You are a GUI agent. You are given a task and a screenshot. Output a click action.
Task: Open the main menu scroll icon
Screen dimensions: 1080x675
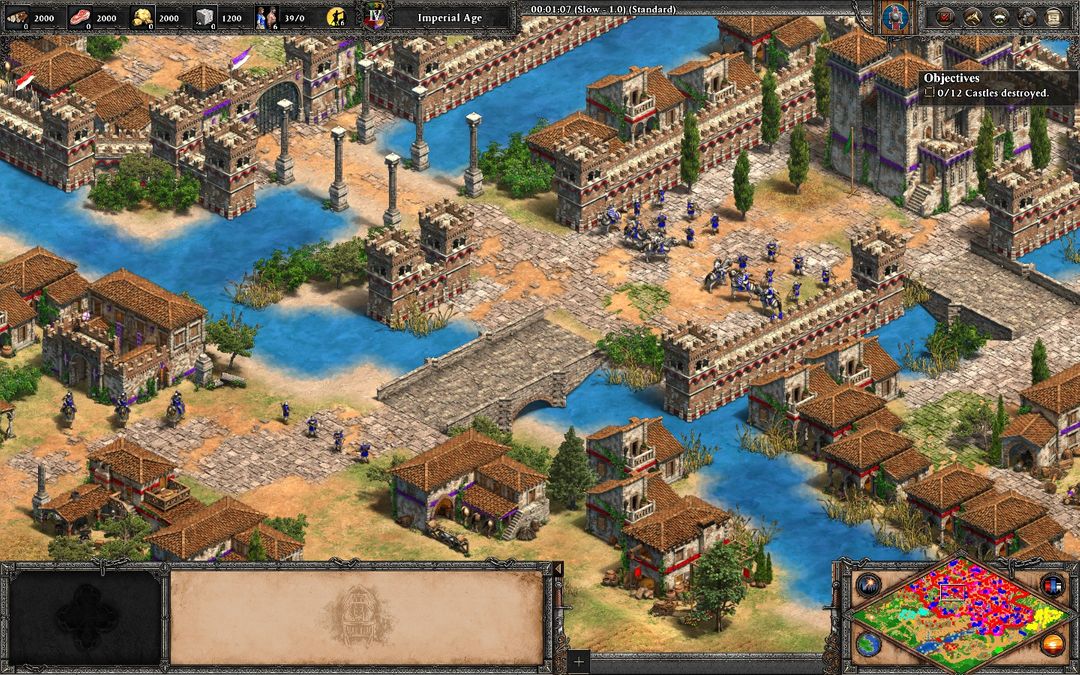coord(1053,16)
